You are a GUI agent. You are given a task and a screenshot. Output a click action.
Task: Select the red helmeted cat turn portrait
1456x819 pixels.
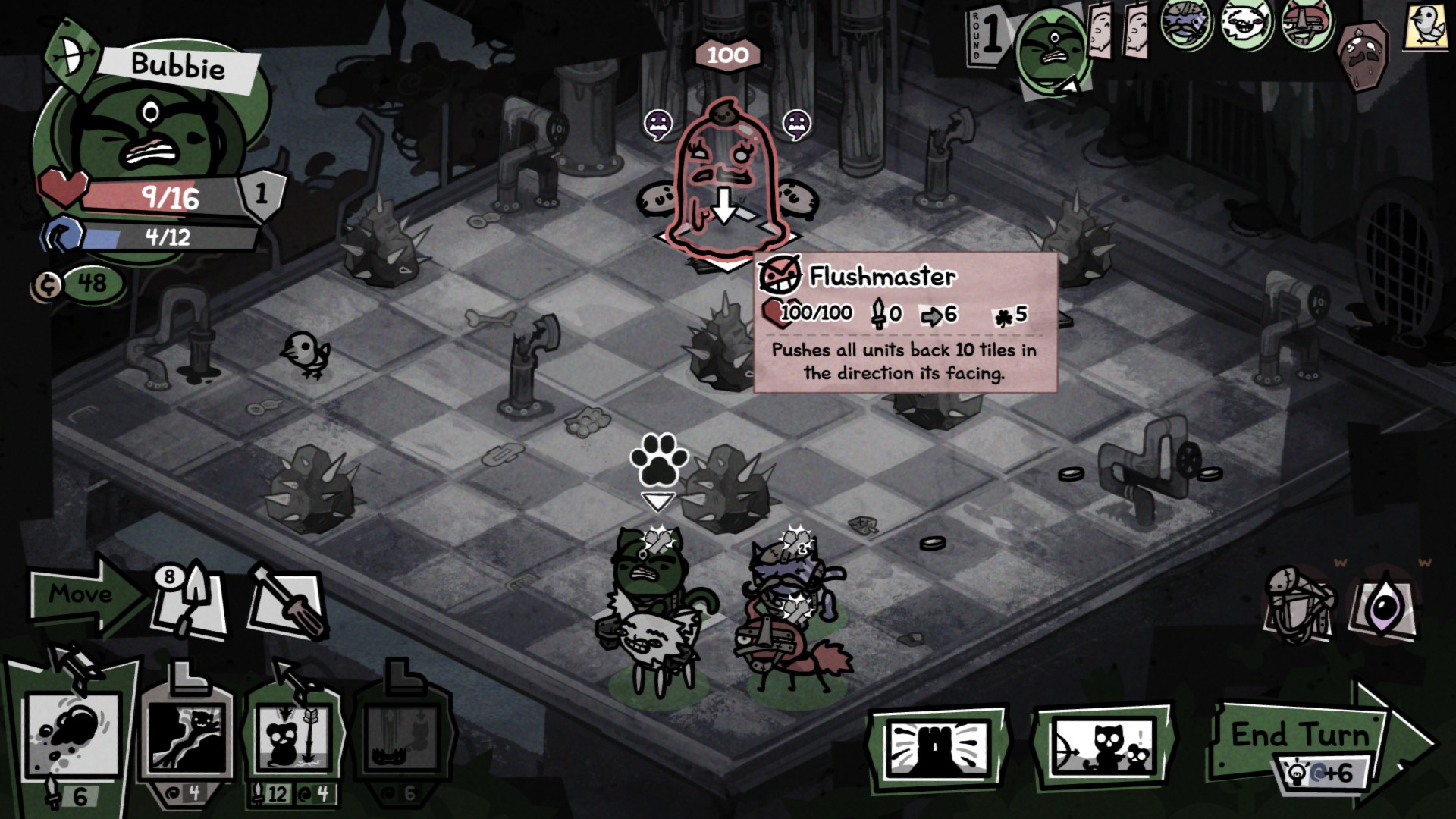tap(1307, 26)
